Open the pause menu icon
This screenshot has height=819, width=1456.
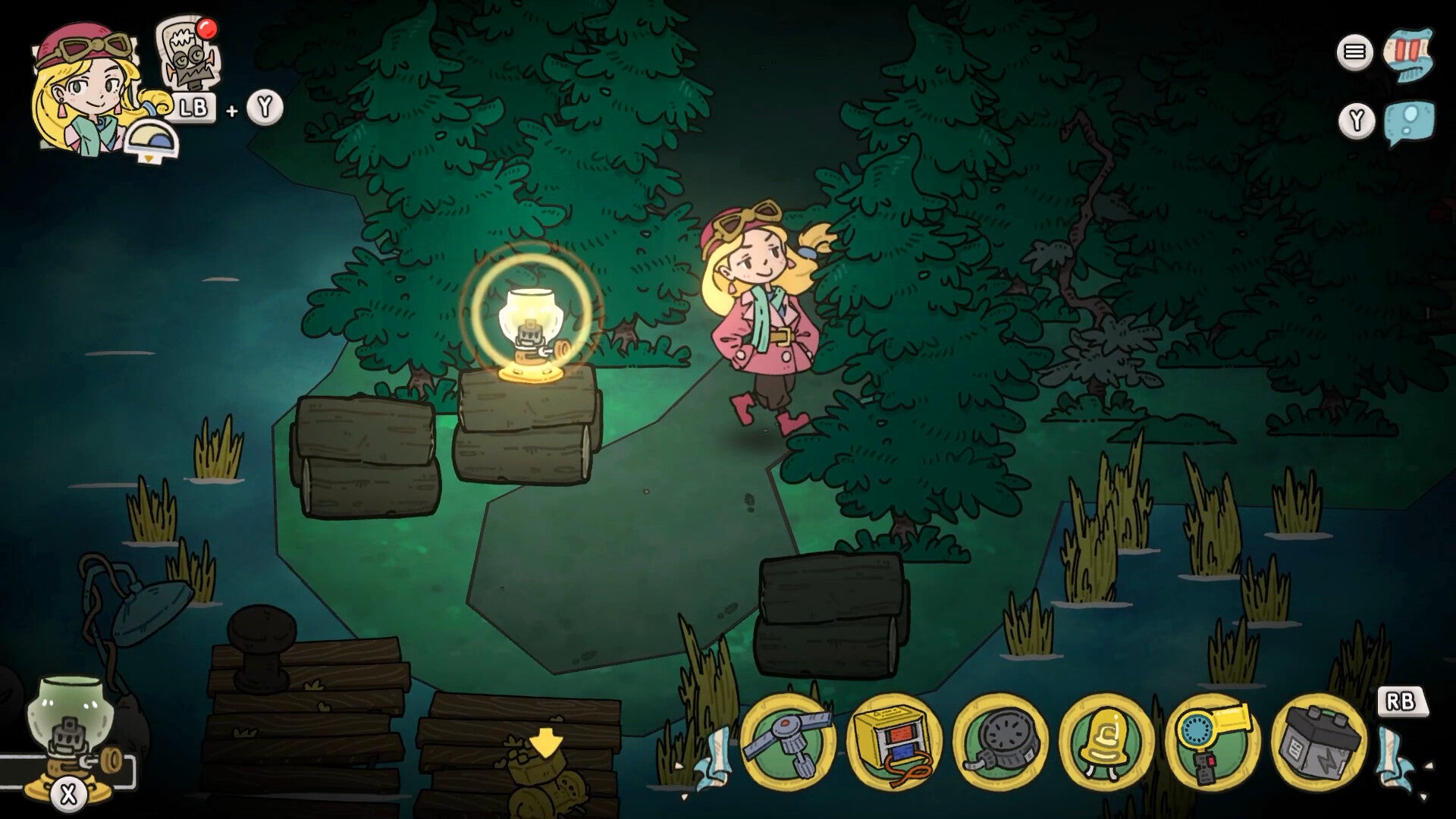1354,52
